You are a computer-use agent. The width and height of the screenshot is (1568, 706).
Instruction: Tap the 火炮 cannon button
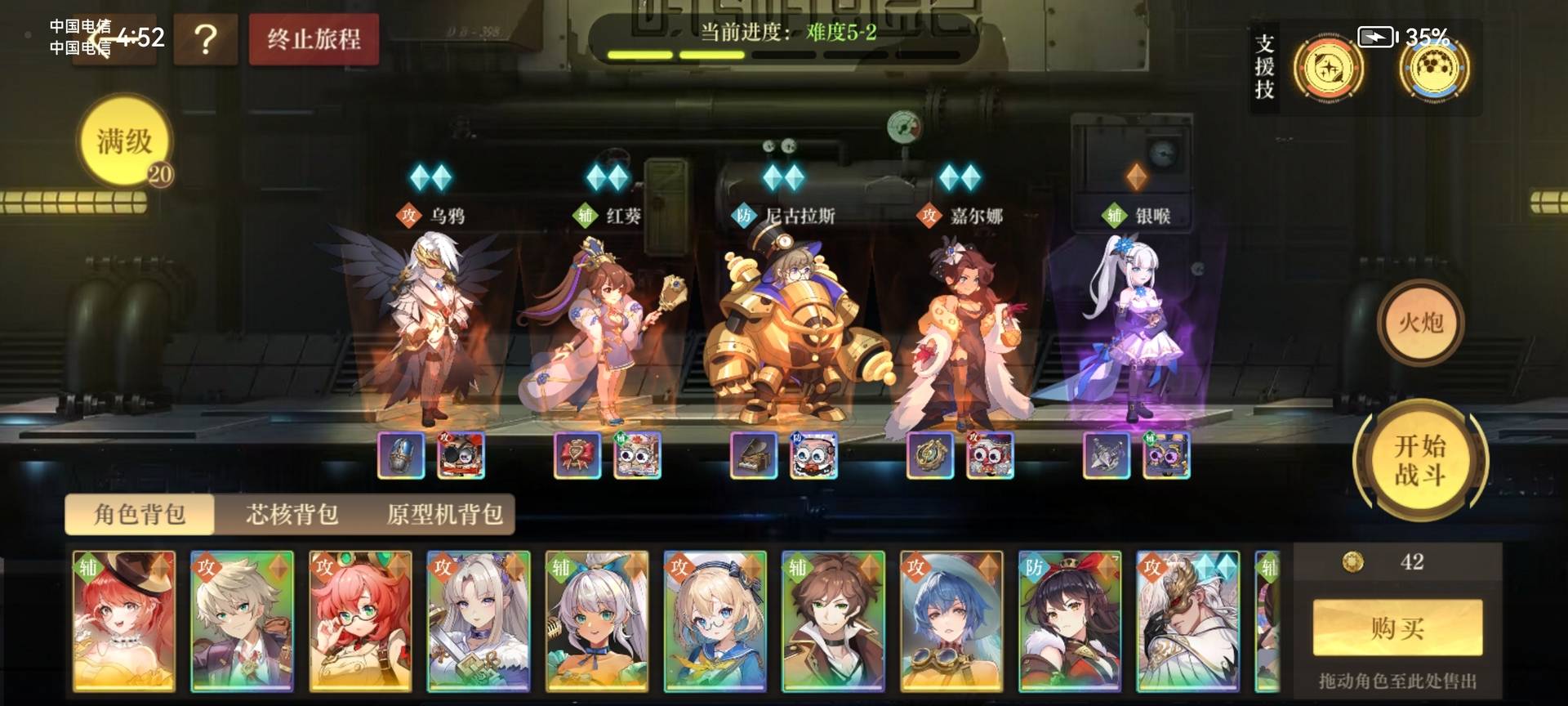tap(1420, 324)
